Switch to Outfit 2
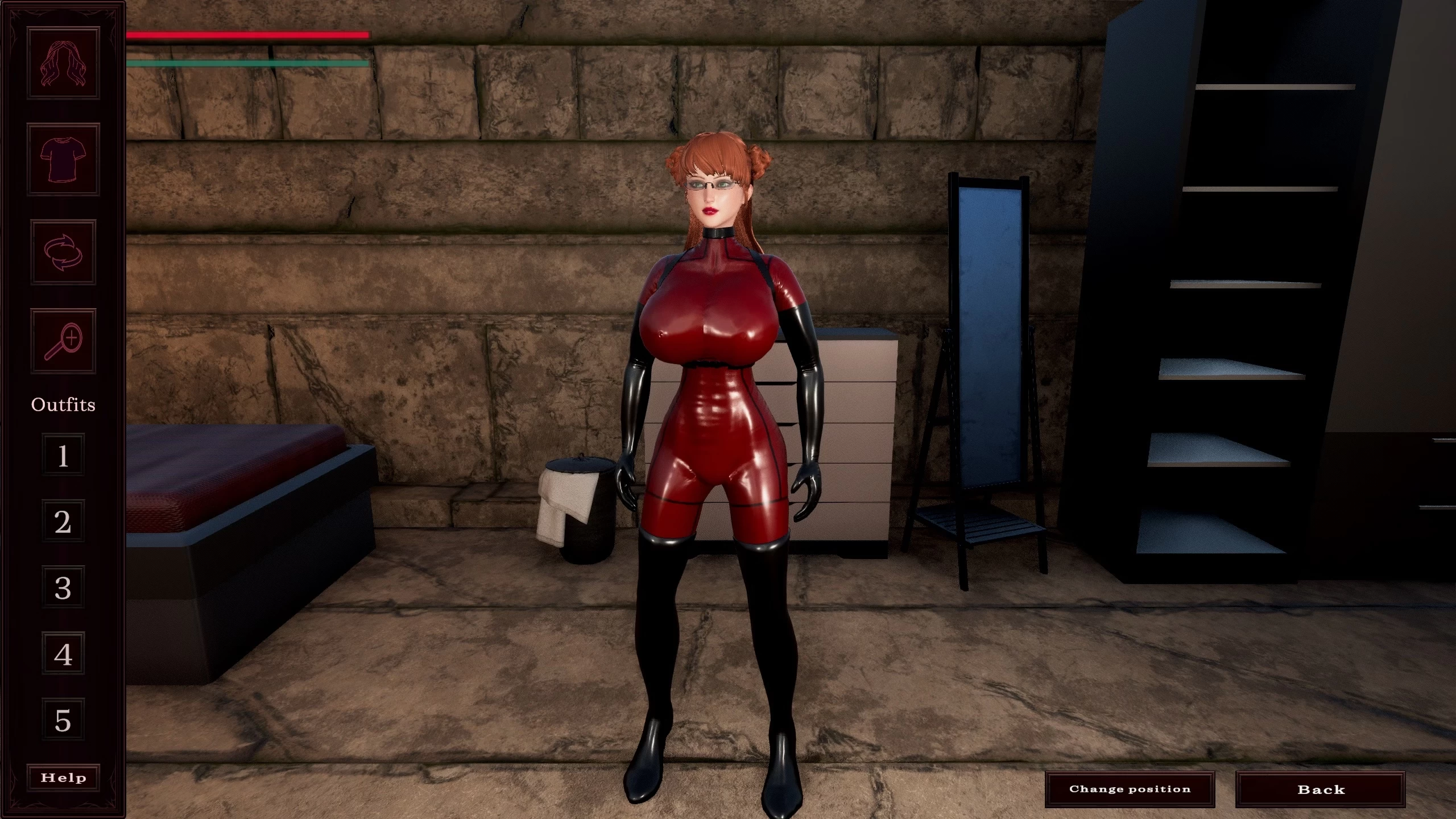Image resolution: width=1456 pixels, height=819 pixels. pyautogui.click(x=63, y=520)
